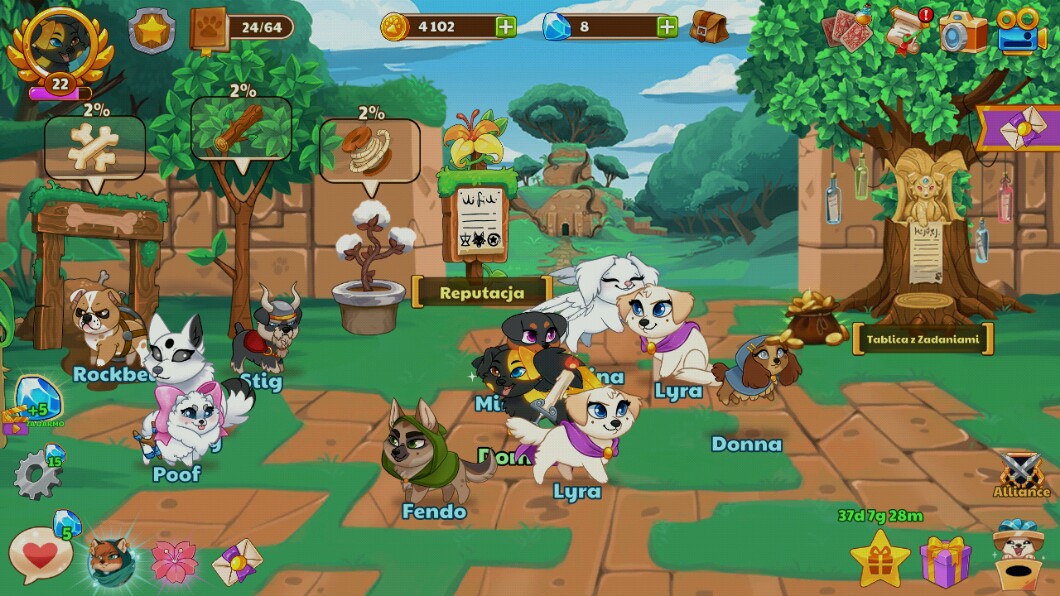1060x596 pixels.
Task: Open the cards and potion menu
Action: point(847,28)
